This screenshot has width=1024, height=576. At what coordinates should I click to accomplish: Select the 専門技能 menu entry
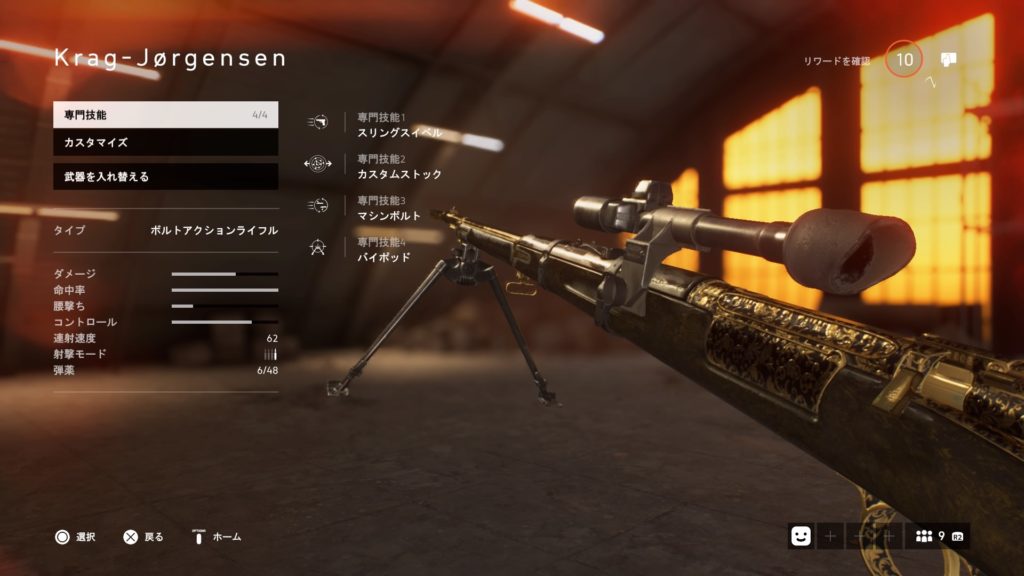click(165, 114)
